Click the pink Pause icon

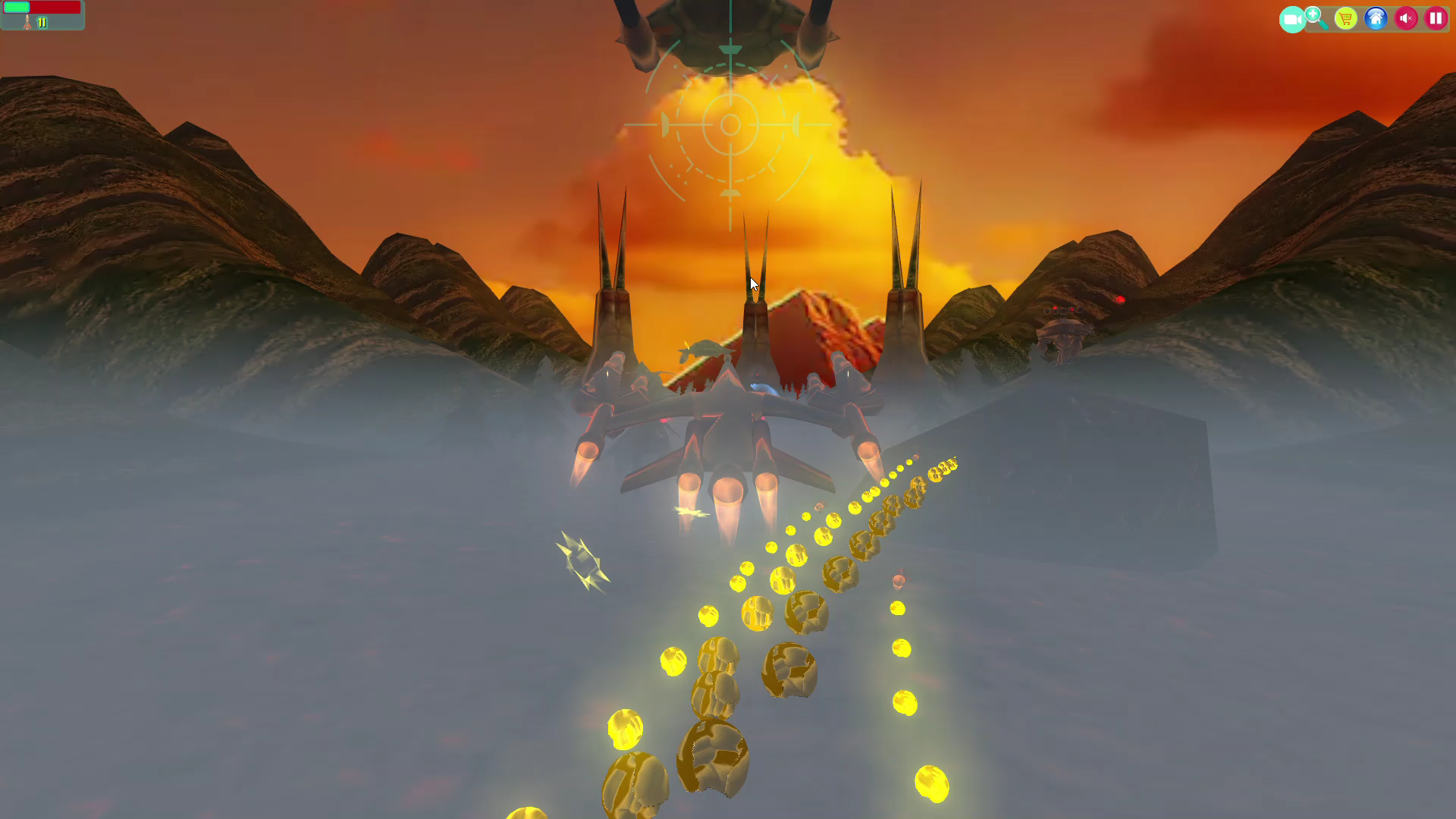[x=1436, y=18]
